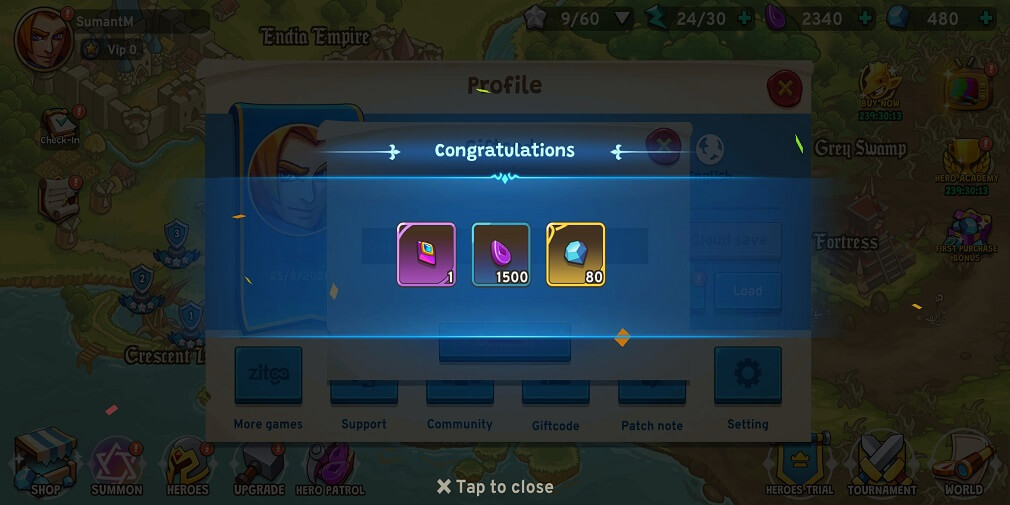Screen dimensions: 1010x505
Task: Enter the Tournament mode
Action: click(x=882, y=463)
